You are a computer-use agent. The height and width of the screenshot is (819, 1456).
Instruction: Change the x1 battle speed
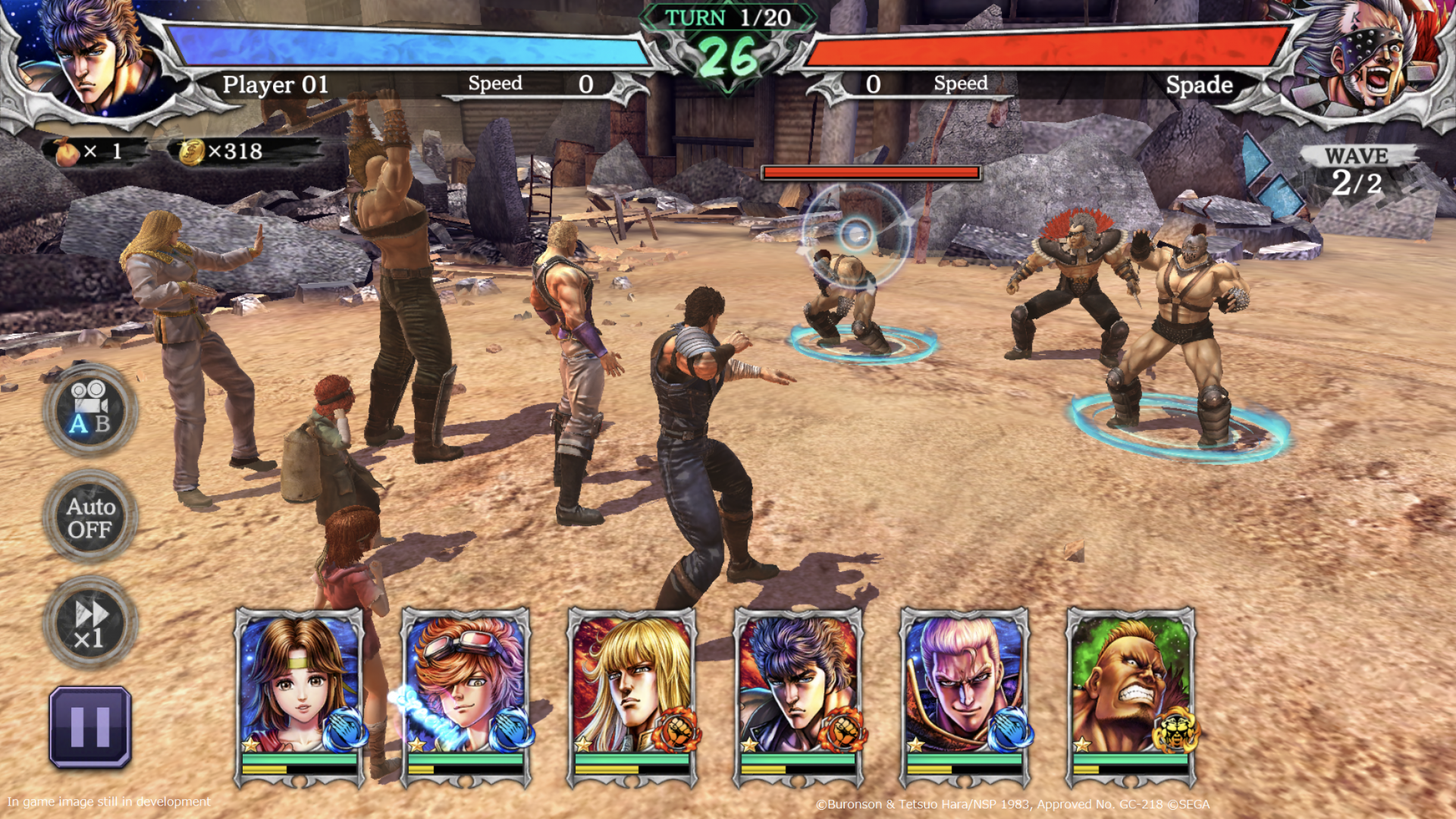pyautogui.click(x=90, y=623)
